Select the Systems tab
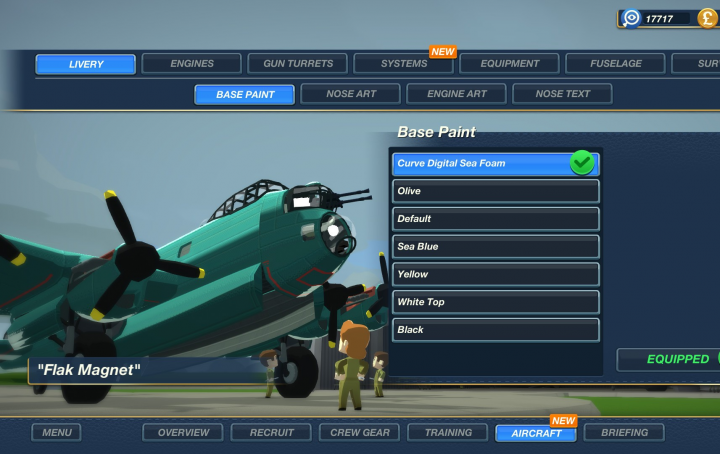 404,64
